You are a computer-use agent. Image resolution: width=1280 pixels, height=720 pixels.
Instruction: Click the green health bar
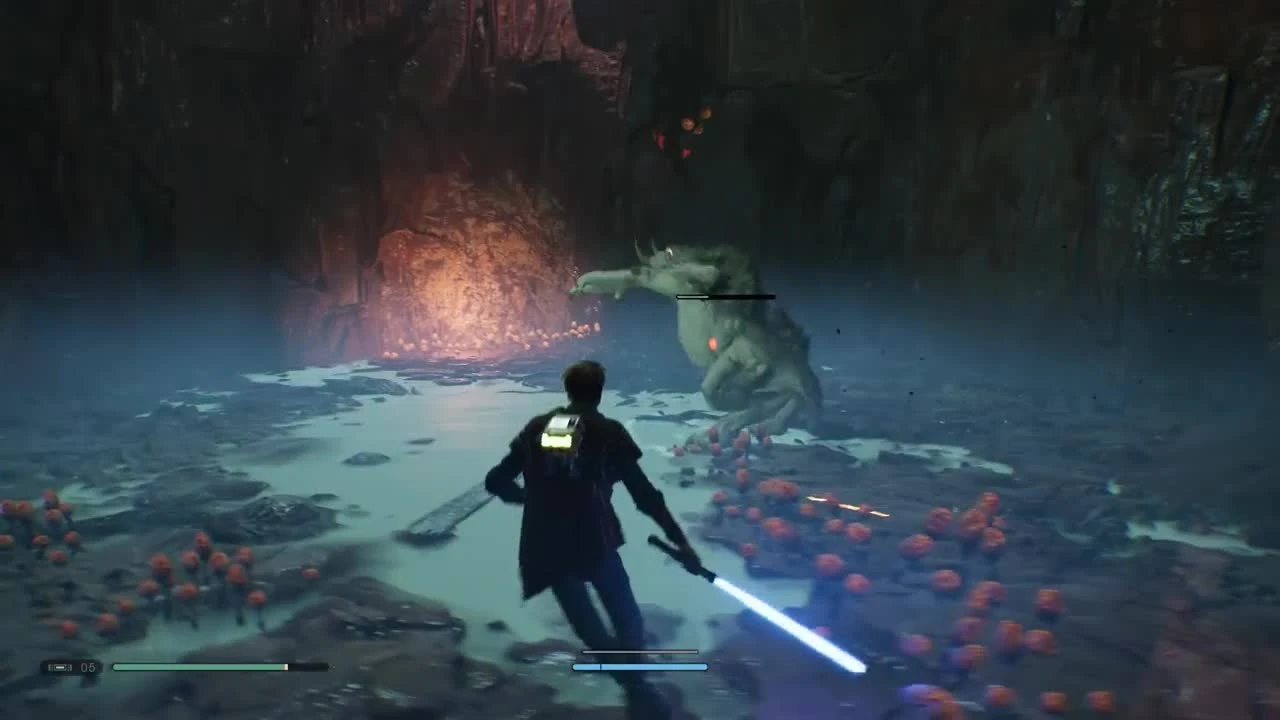point(200,666)
